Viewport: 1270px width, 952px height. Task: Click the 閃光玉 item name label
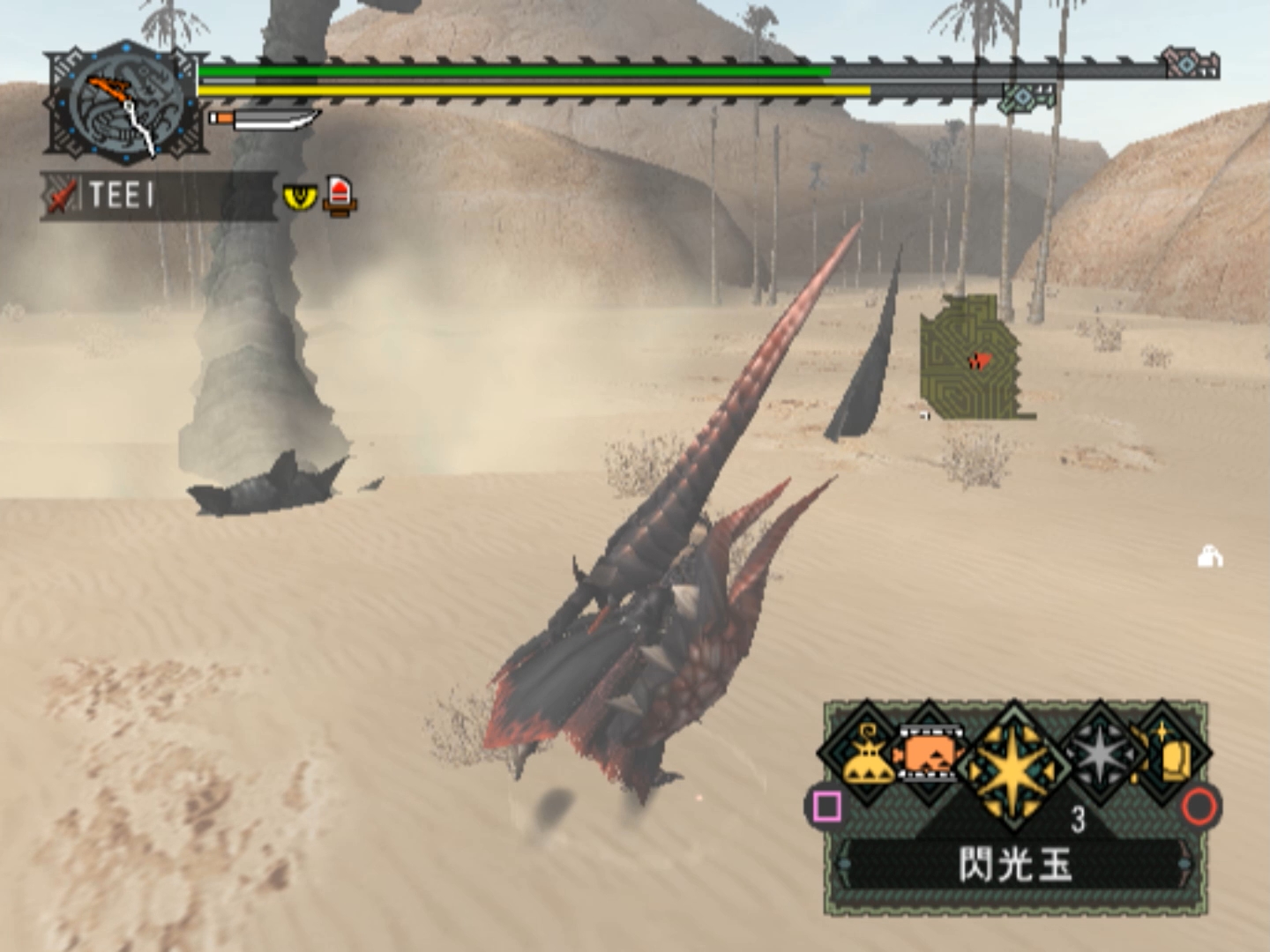pos(1014,865)
